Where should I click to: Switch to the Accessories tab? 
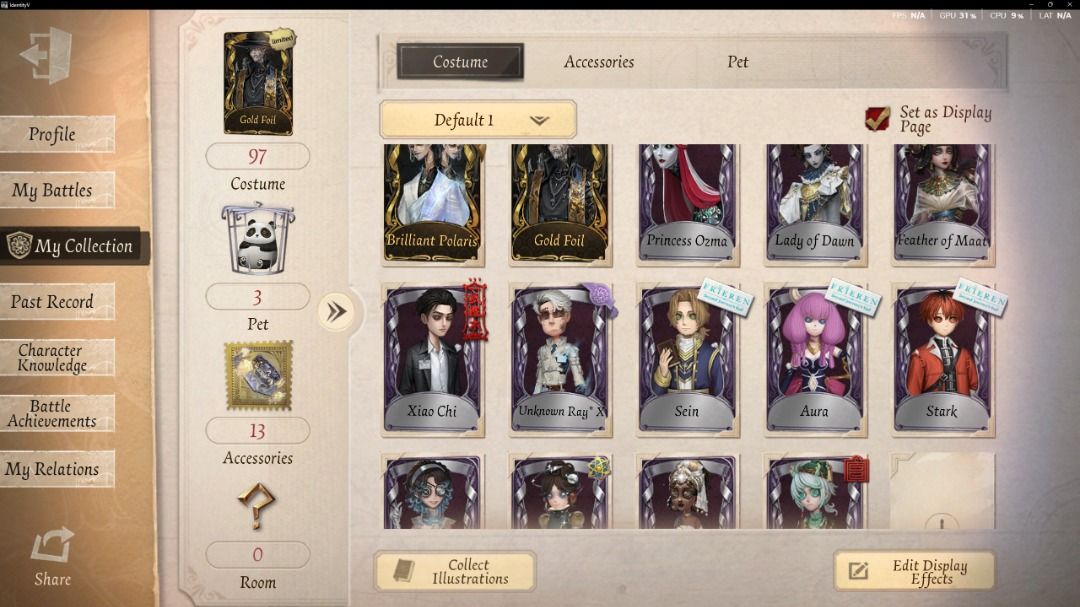(598, 62)
